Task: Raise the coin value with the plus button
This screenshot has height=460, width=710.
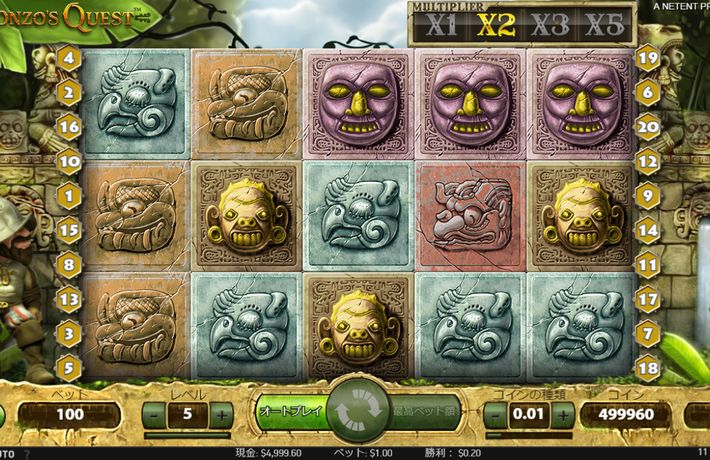Action: [x=558, y=414]
